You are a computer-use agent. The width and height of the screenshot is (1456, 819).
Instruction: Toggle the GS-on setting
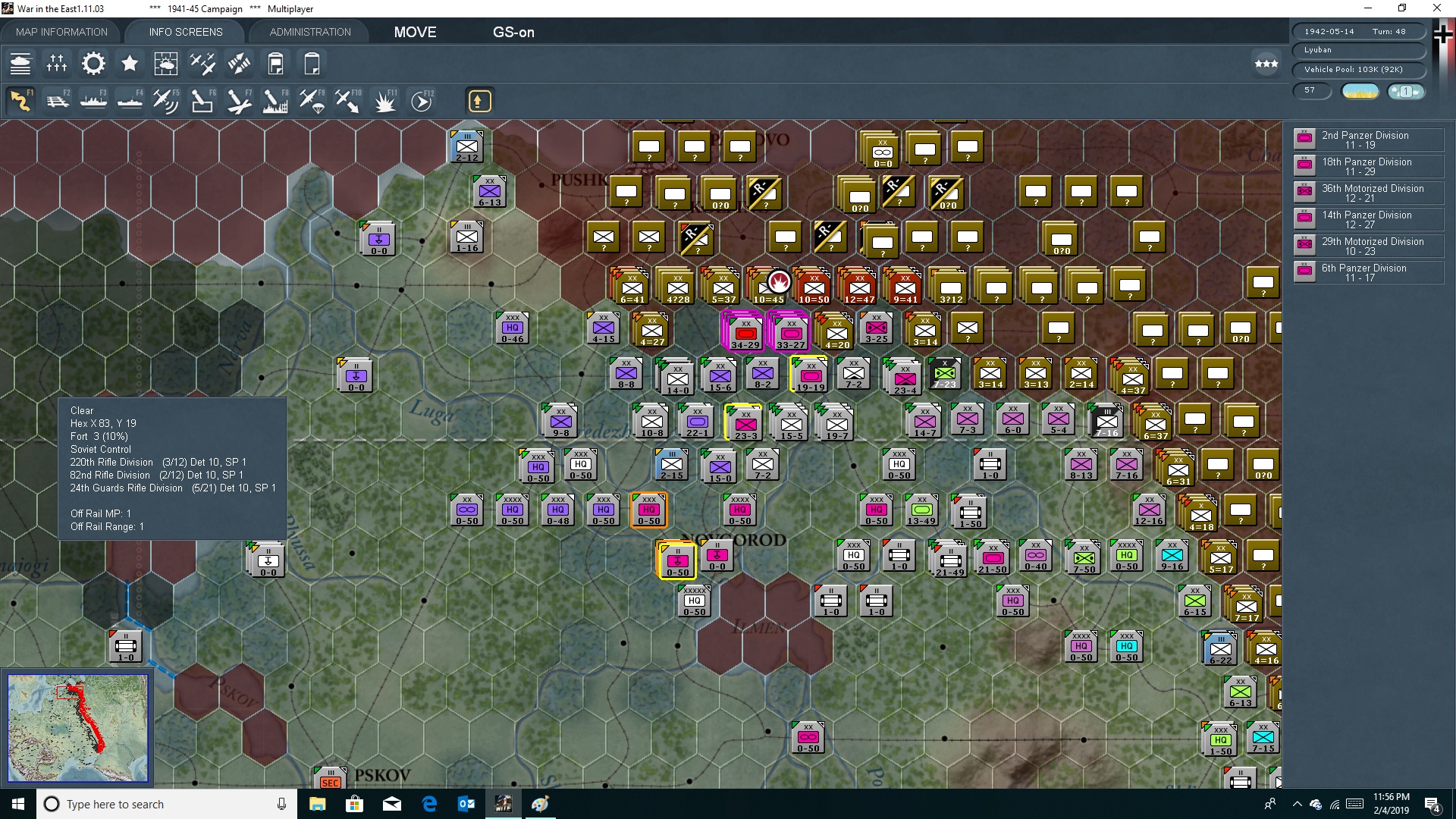(x=514, y=32)
